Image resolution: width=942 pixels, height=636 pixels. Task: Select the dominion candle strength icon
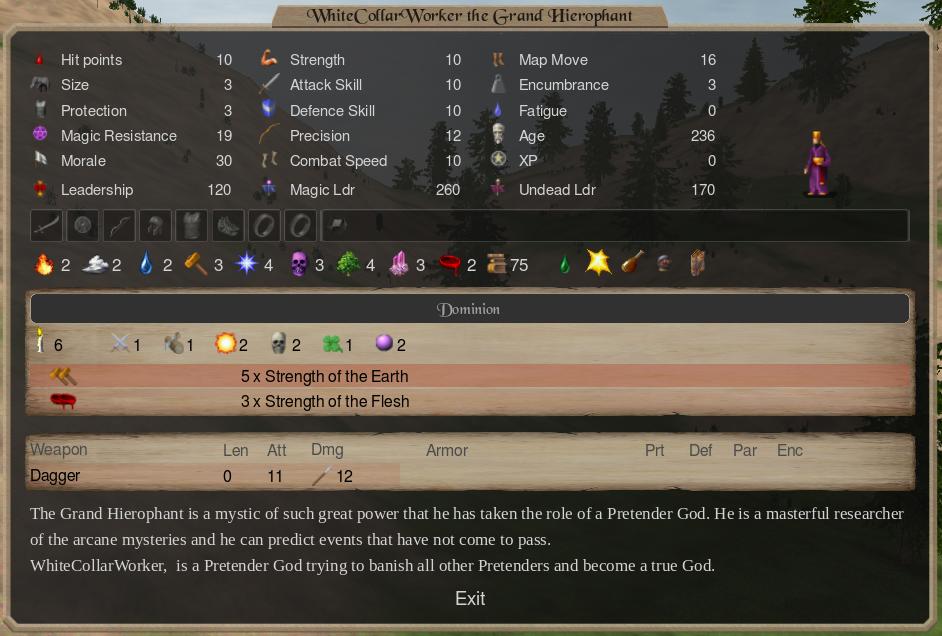pyautogui.click(x=40, y=343)
